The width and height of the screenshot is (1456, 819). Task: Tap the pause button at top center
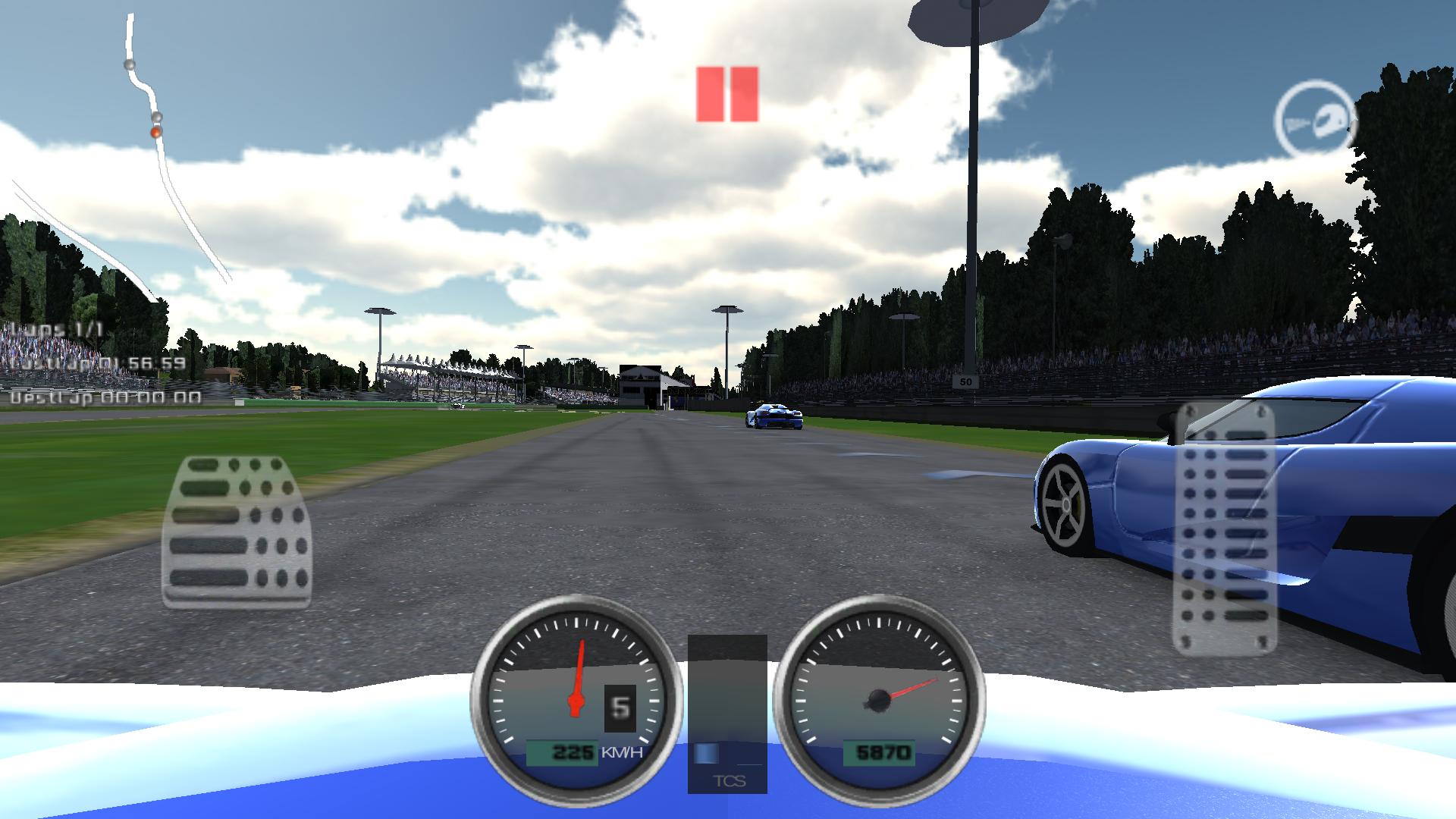726,94
